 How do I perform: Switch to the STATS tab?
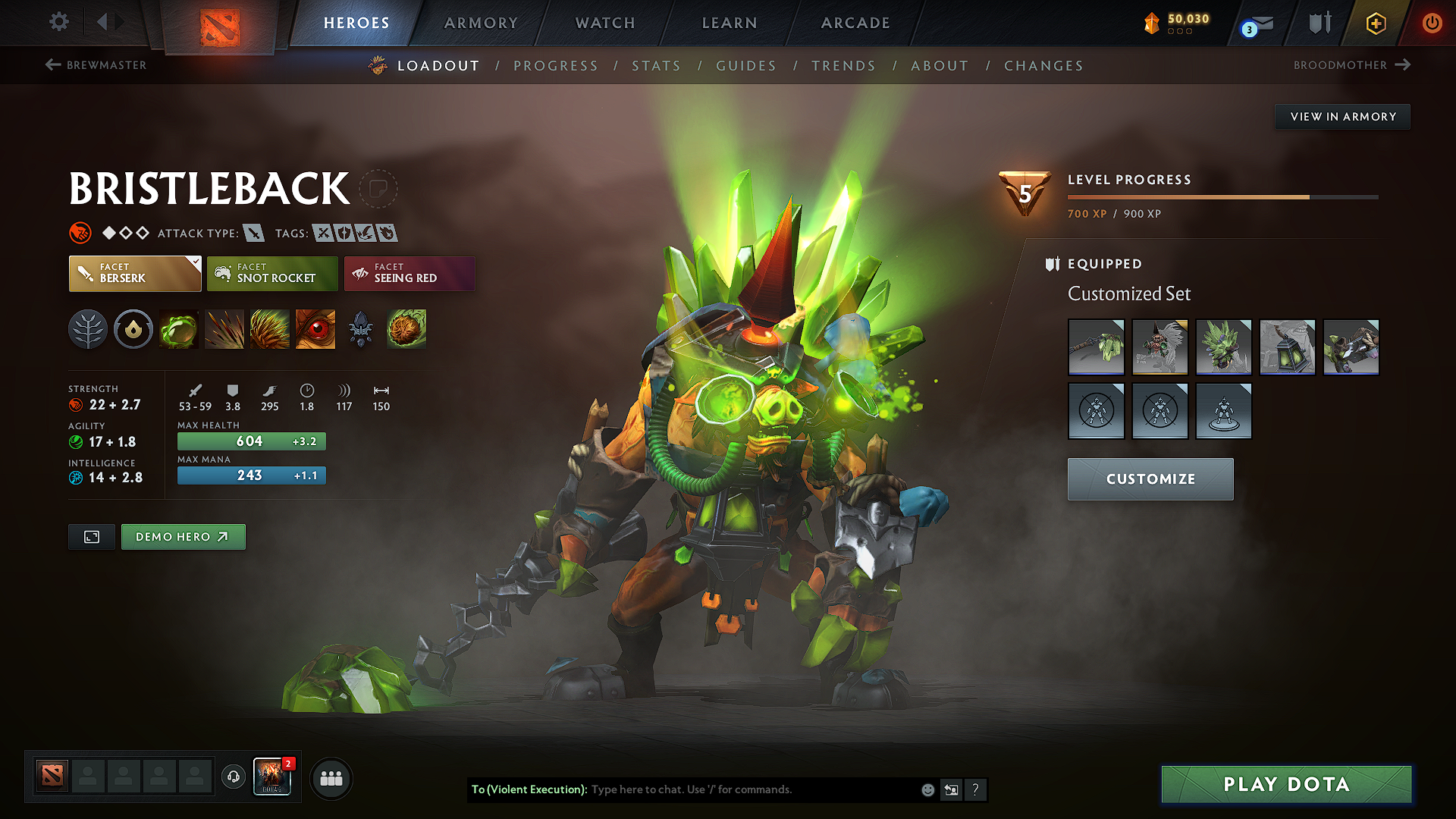[657, 65]
